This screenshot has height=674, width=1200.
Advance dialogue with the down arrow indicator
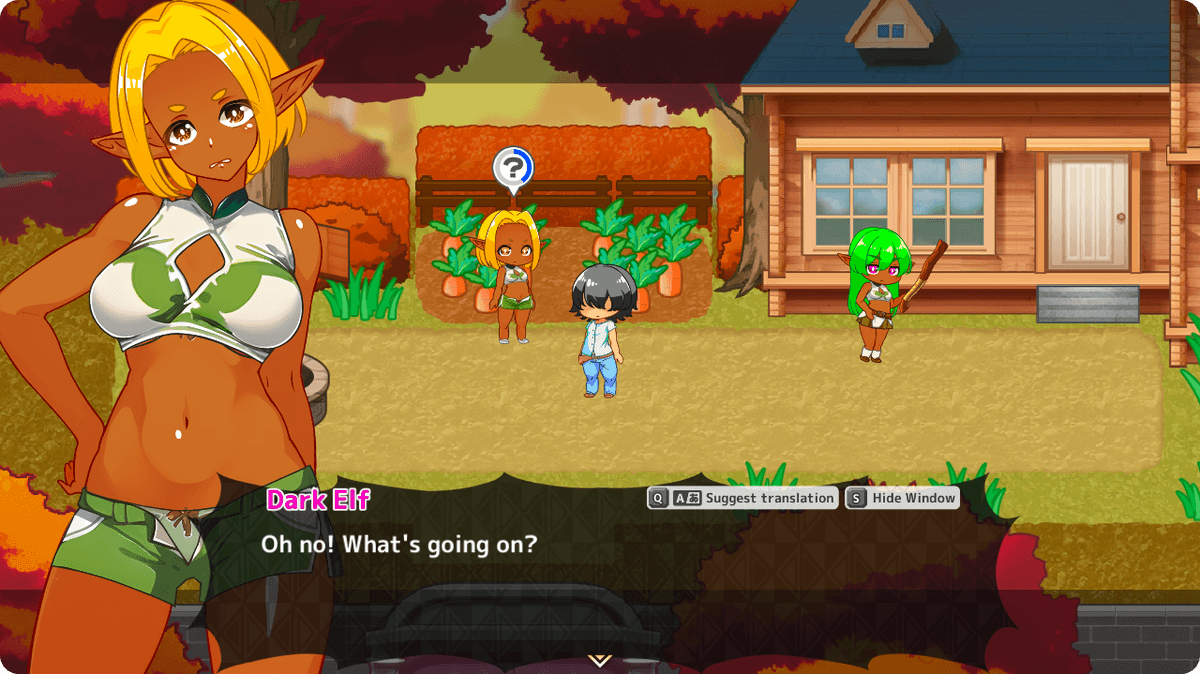click(x=599, y=660)
